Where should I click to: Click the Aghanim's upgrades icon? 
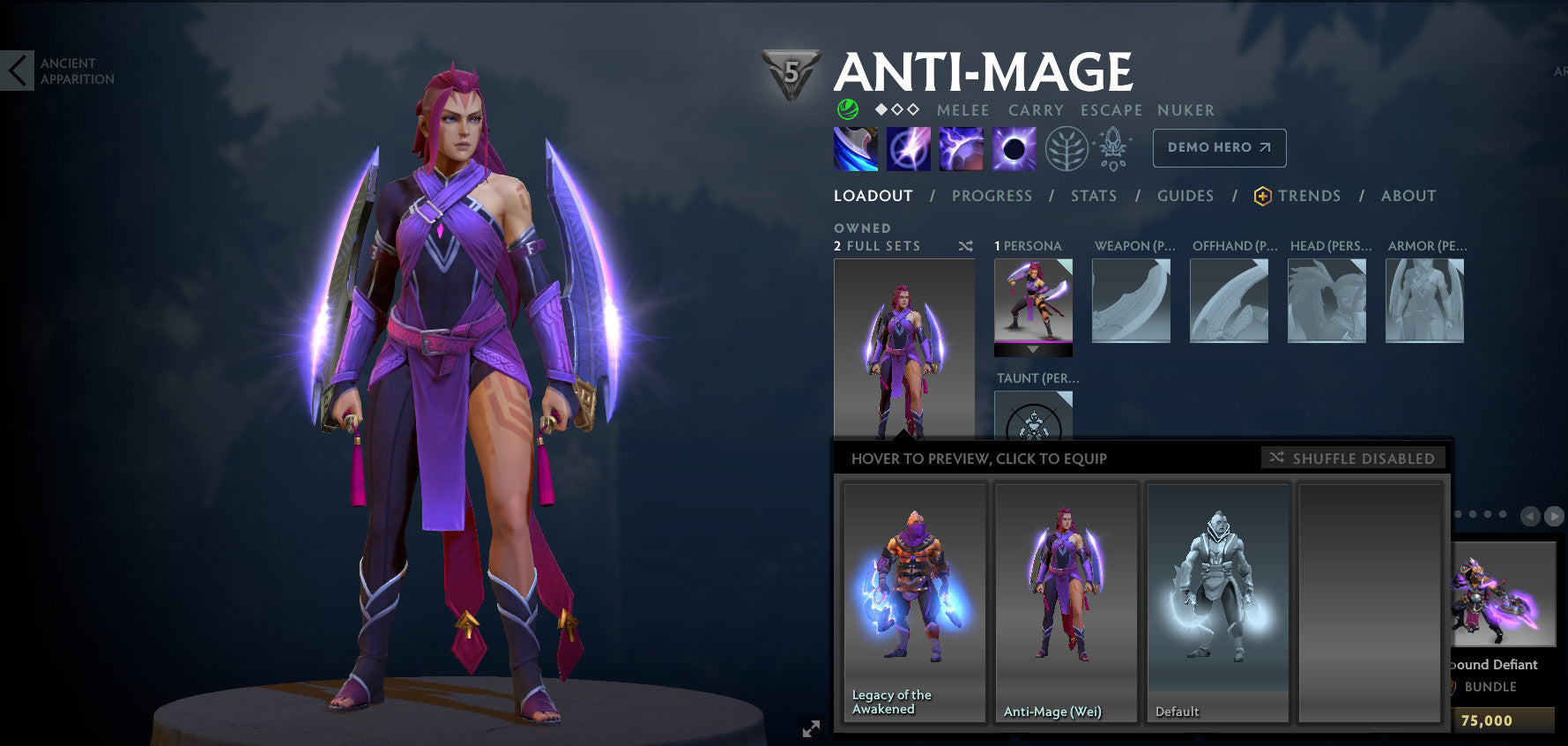(1112, 147)
